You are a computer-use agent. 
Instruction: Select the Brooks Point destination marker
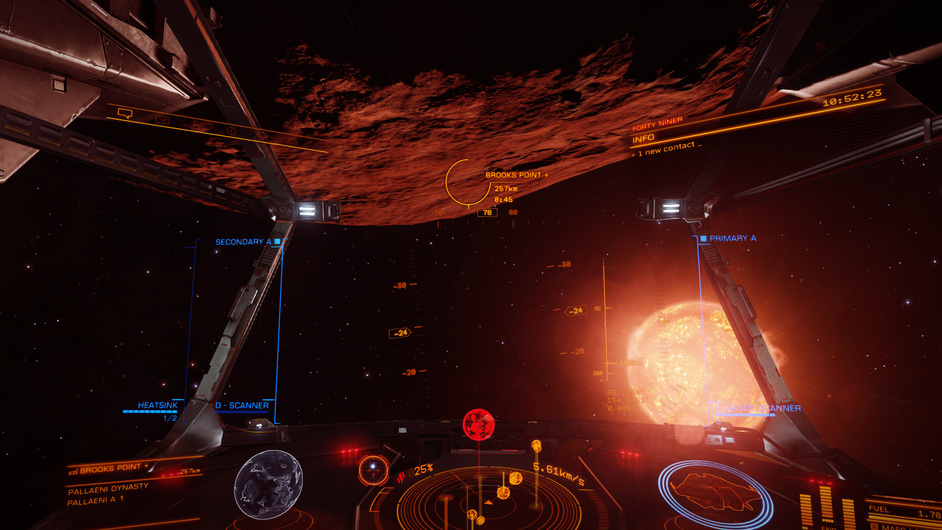click(466, 183)
